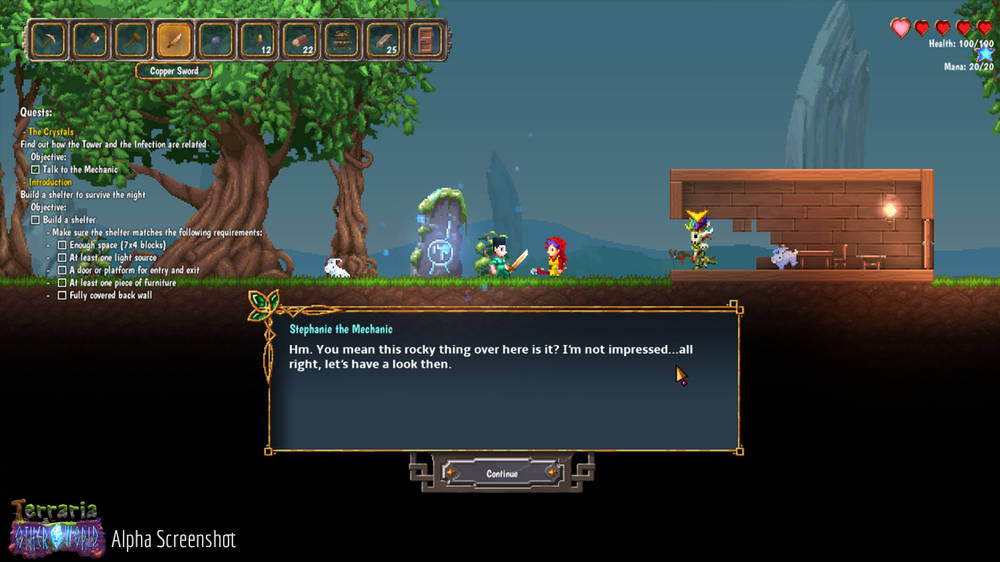Select the torch stack of 12
This screenshot has width=1000, height=562.
[258, 41]
